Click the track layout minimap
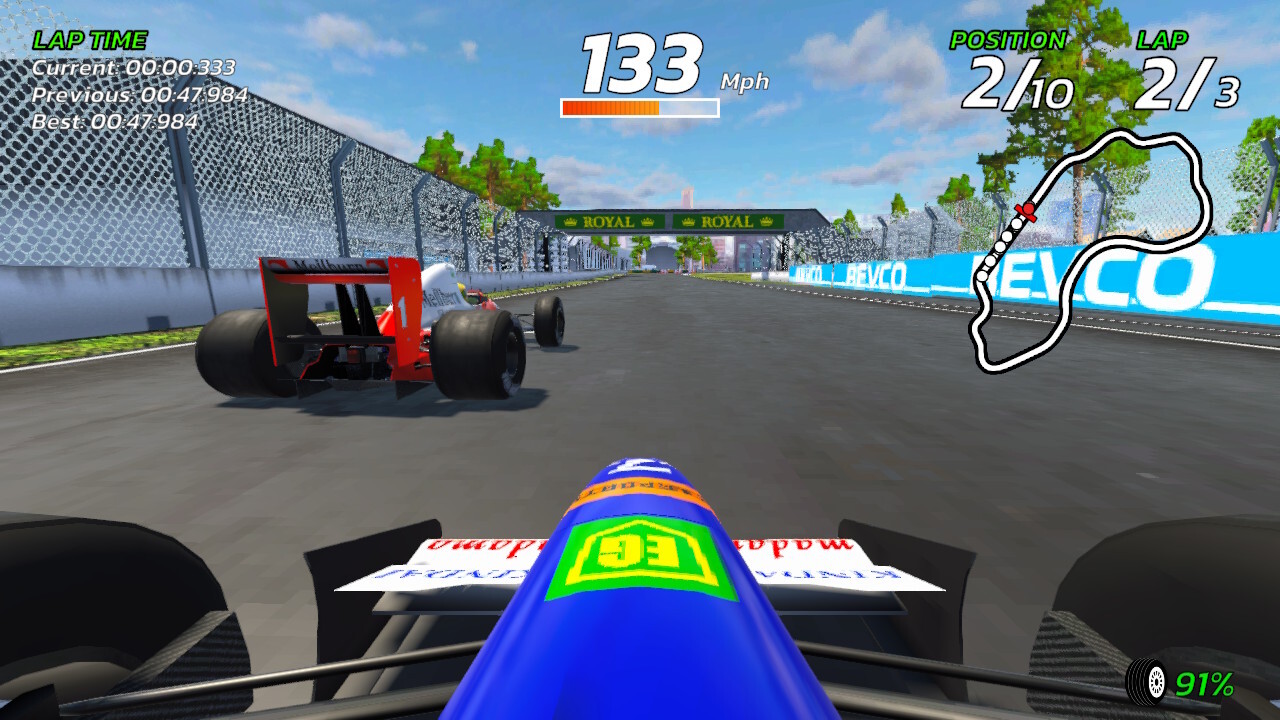The height and width of the screenshot is (720, 1280). [x=1092, y=250]
